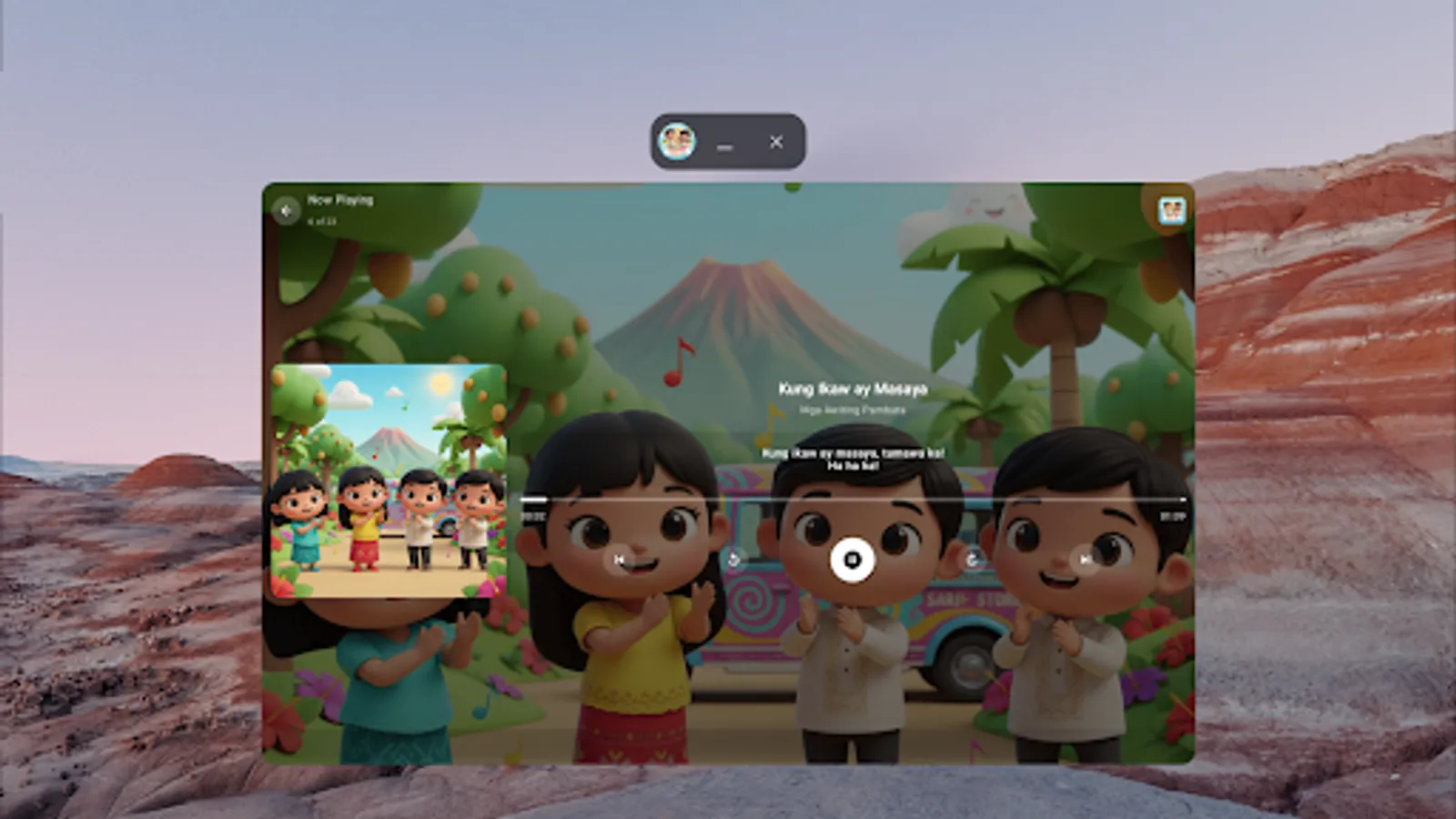Click the Mga Awiting Pambata artist name

pyautogui.click(x=852, y=408)
